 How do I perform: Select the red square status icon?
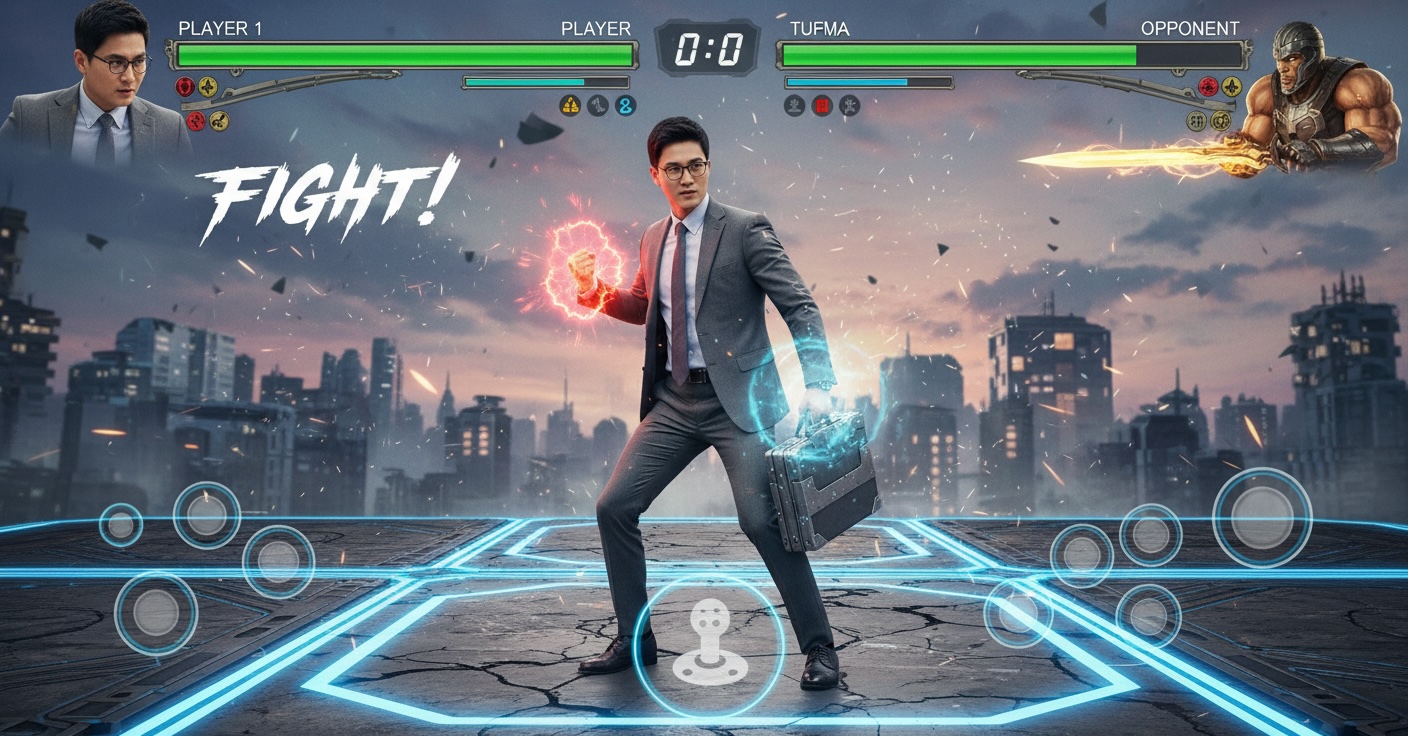(x=822, y=105)
